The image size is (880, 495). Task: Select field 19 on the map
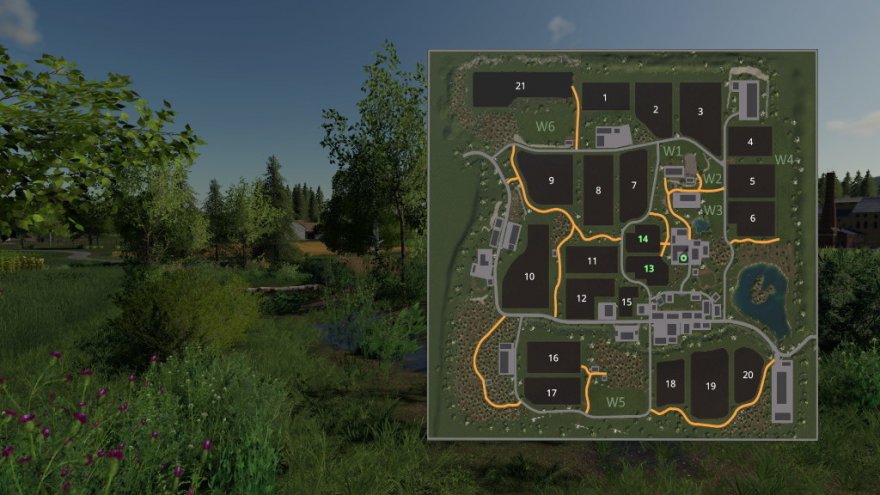(710, 385)
